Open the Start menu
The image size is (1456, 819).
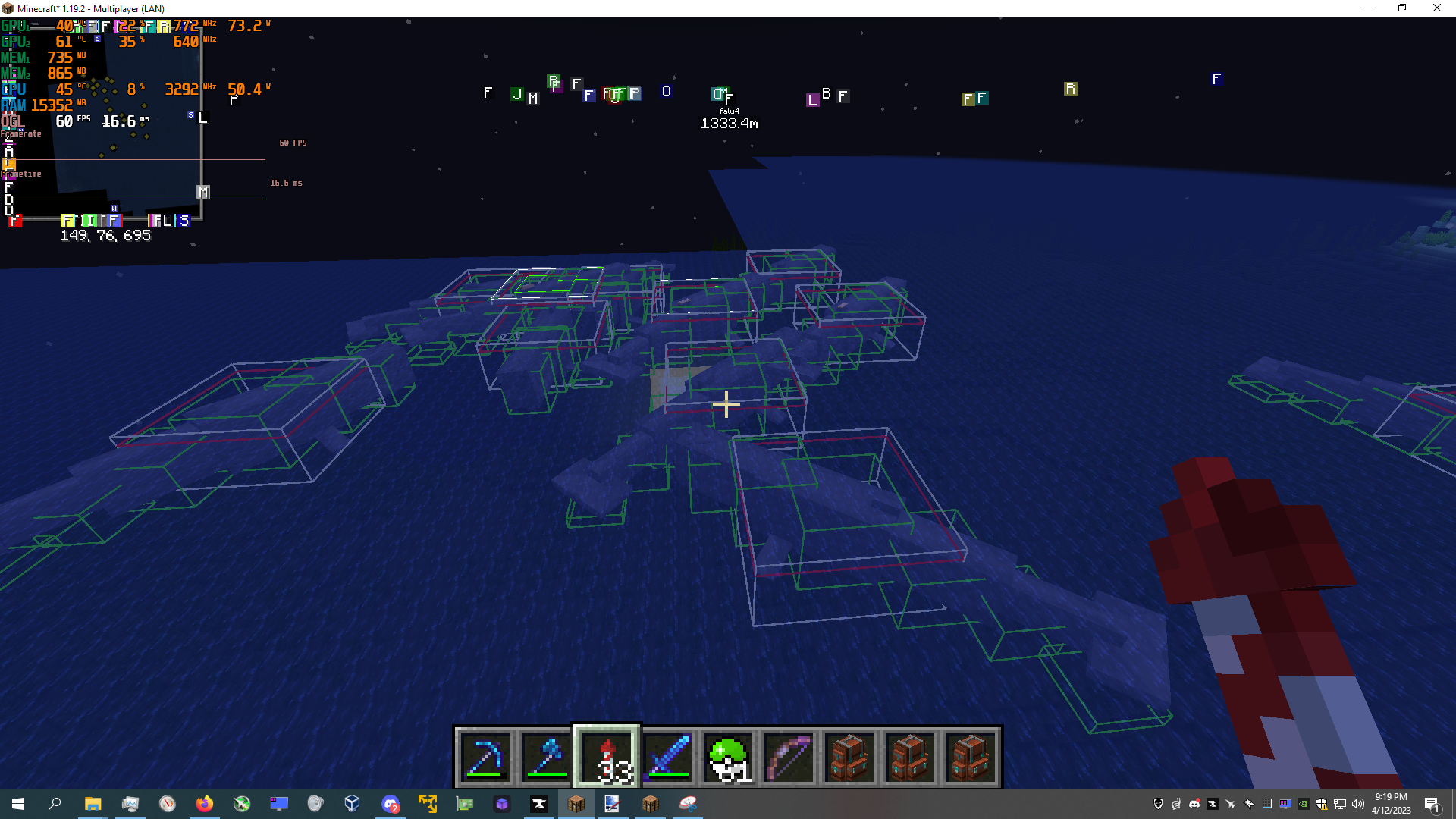coord(17,805)
